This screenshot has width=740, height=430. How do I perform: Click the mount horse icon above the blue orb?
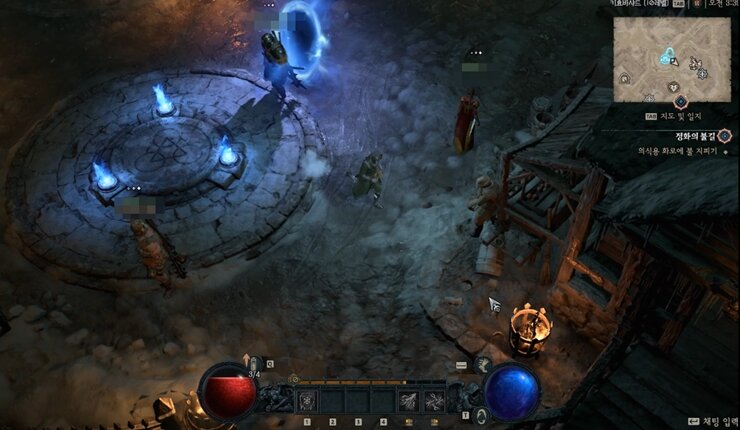click(484, 365)
